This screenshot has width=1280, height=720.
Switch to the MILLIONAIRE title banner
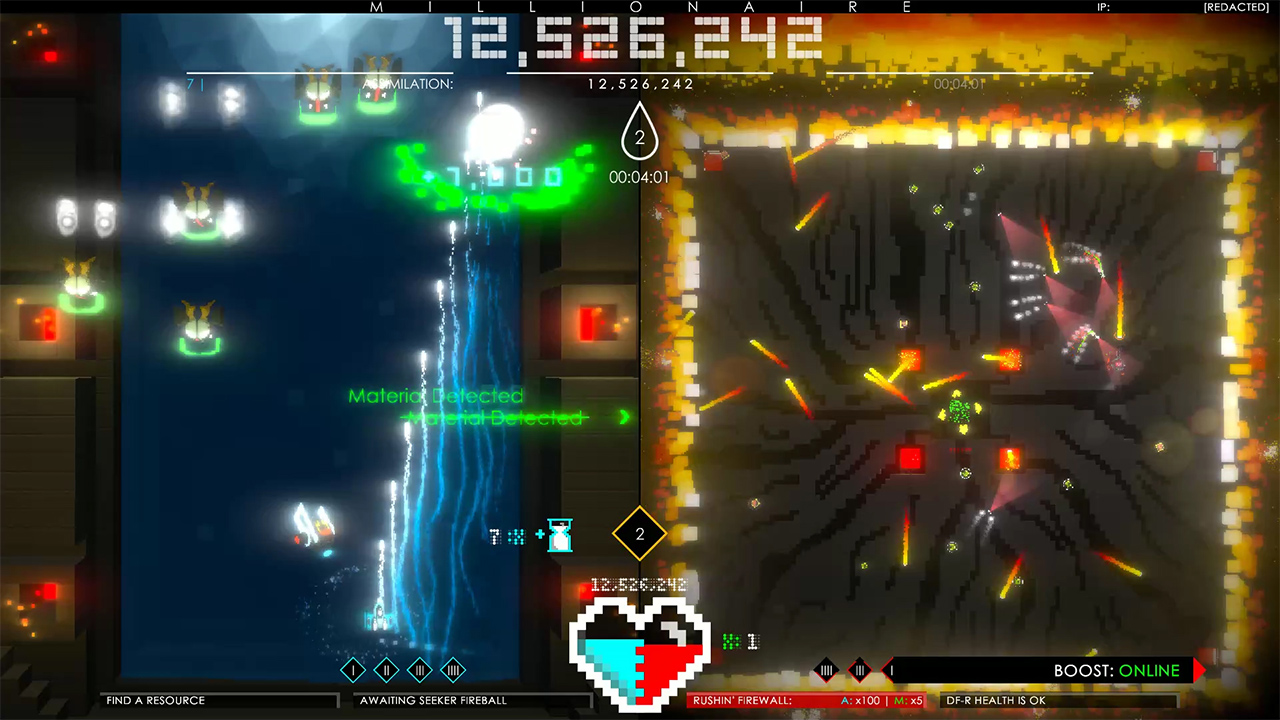click(x=640, y=7)
